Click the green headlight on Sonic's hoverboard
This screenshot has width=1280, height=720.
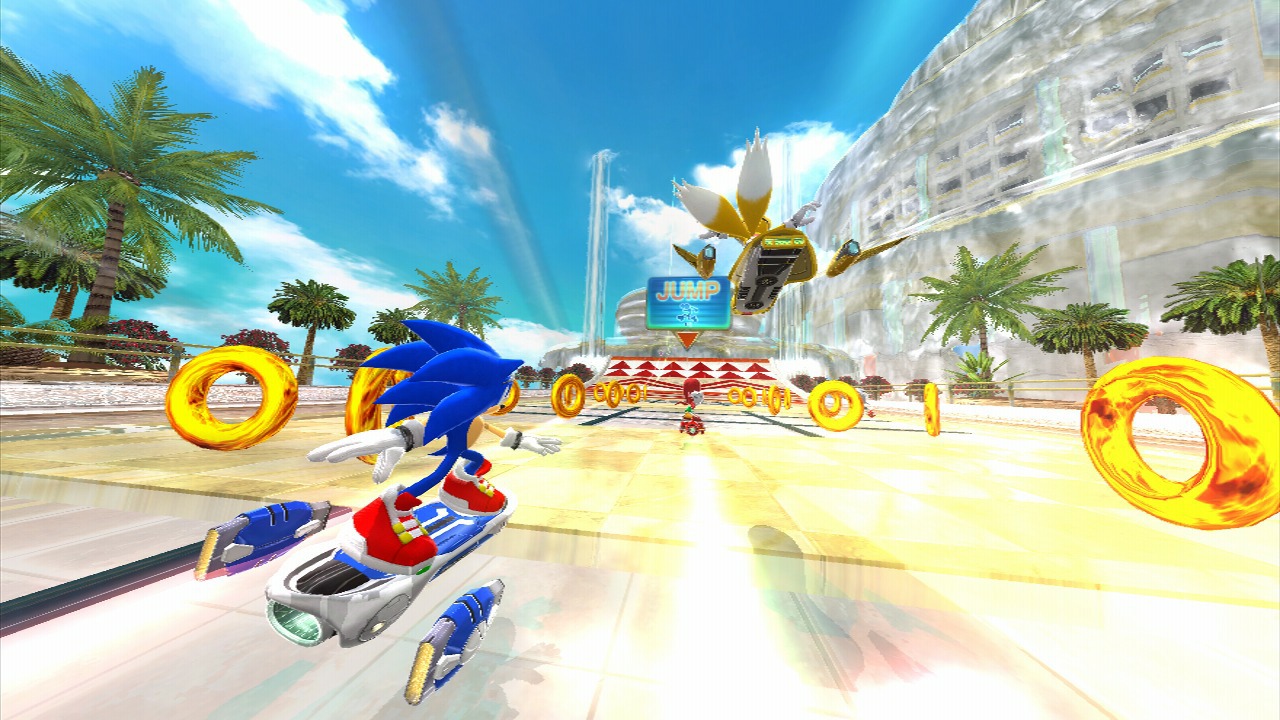(x=292, y=622)
